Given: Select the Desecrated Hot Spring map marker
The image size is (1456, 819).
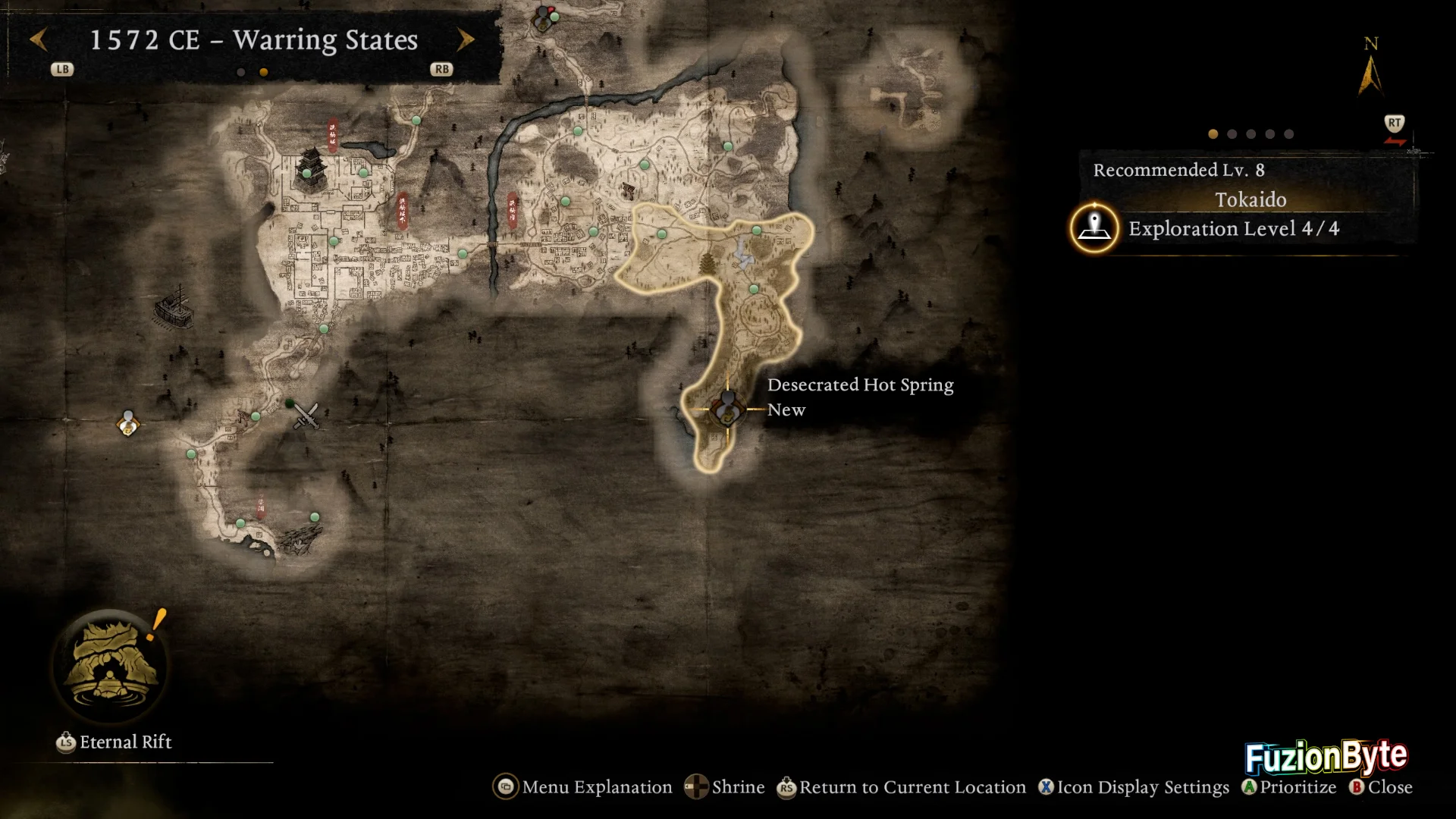Looking at the screenshot, I should click(727, 409).
